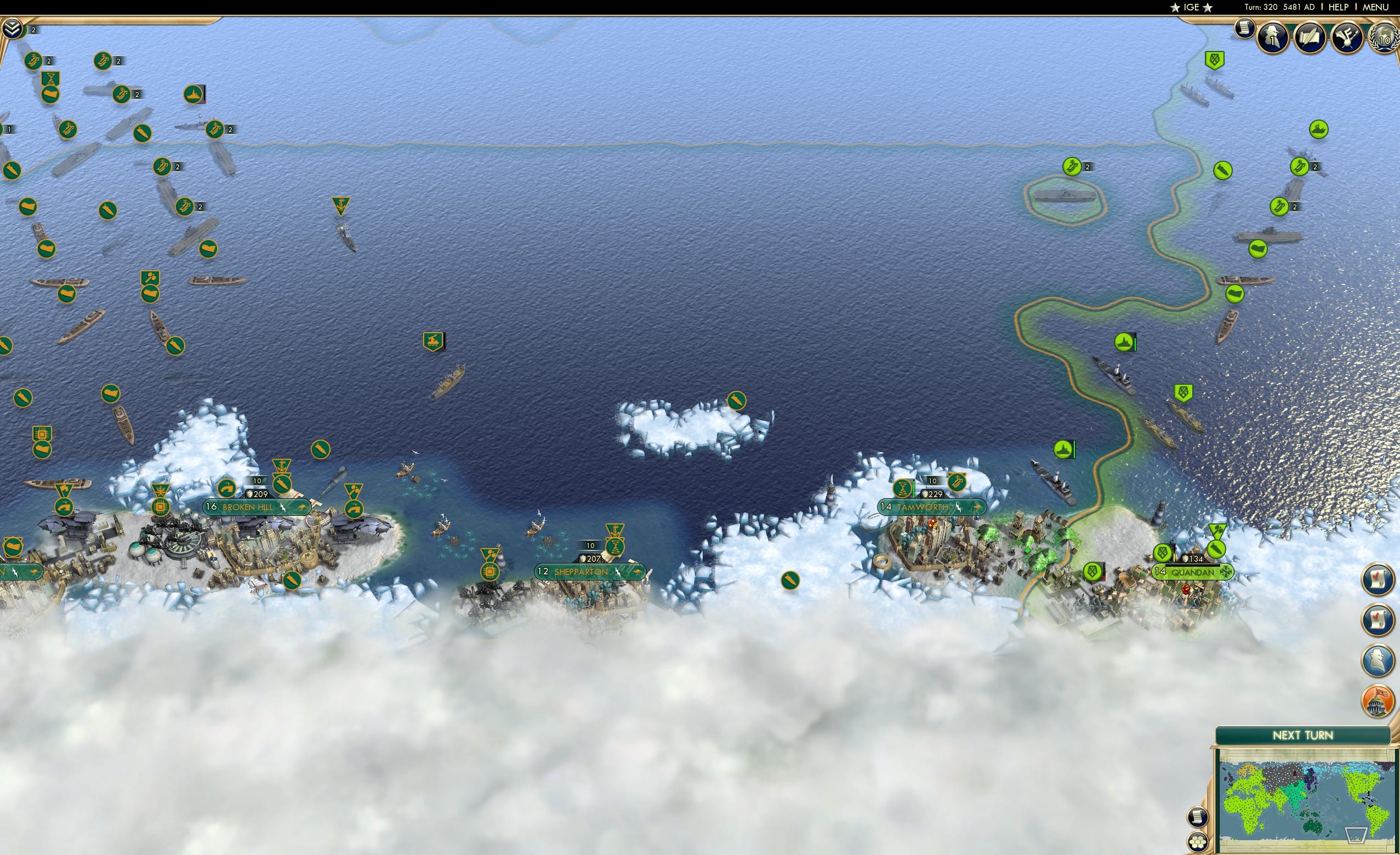Open the Culture overview music icon
Screen dimensions: 1400x855
1348,37
